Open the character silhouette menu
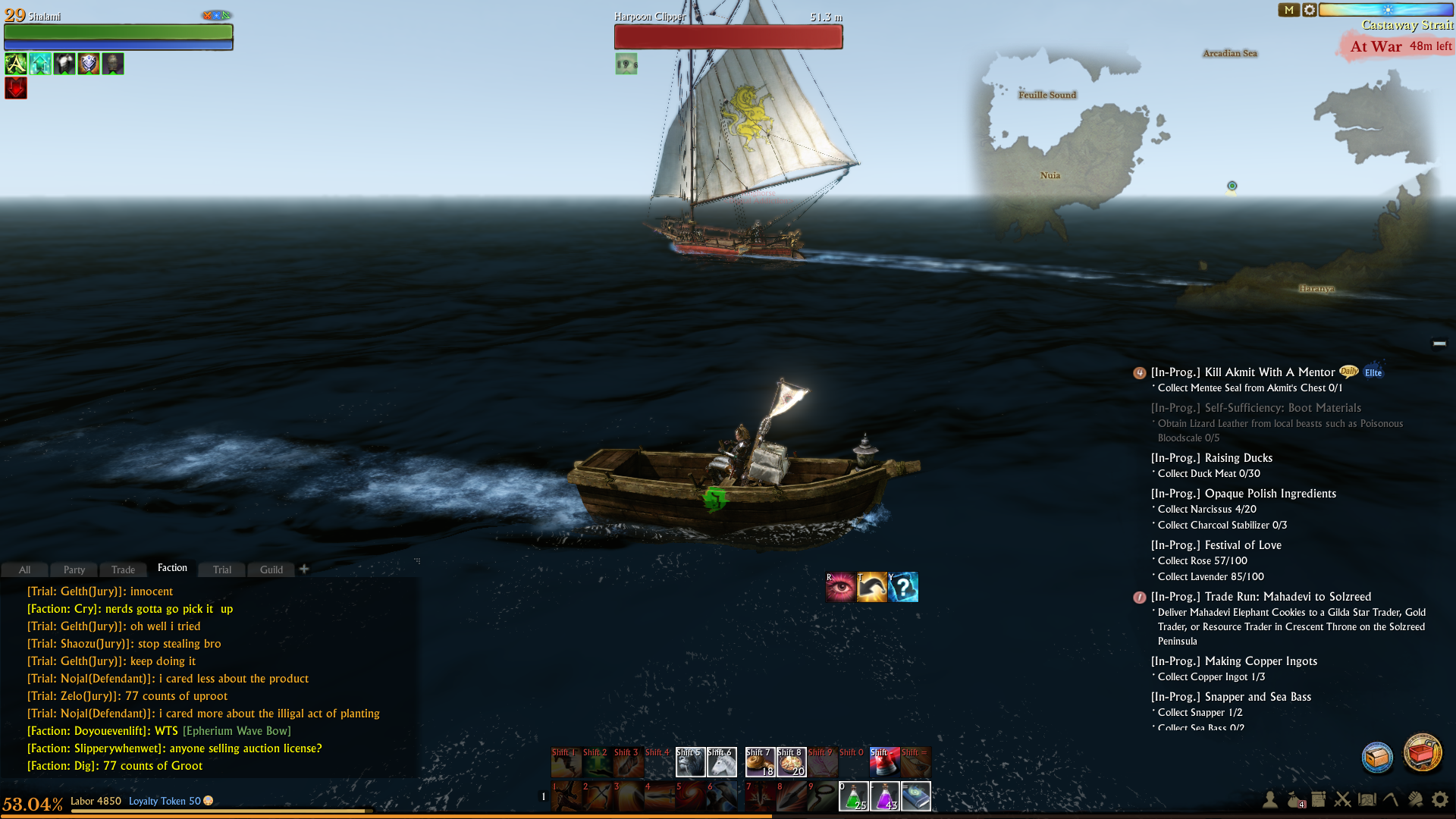 [1269, 799]
